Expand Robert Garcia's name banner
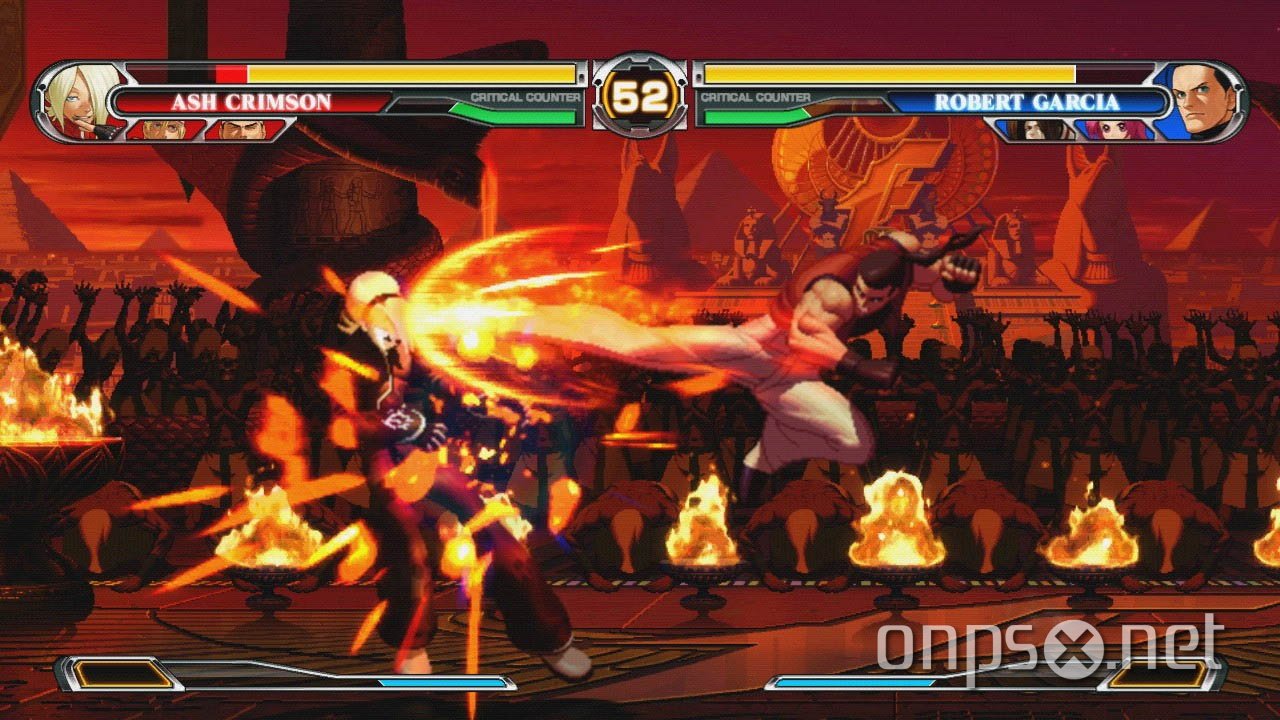The width and height of the screenshot is (1280, 720). pos(1030,100)
